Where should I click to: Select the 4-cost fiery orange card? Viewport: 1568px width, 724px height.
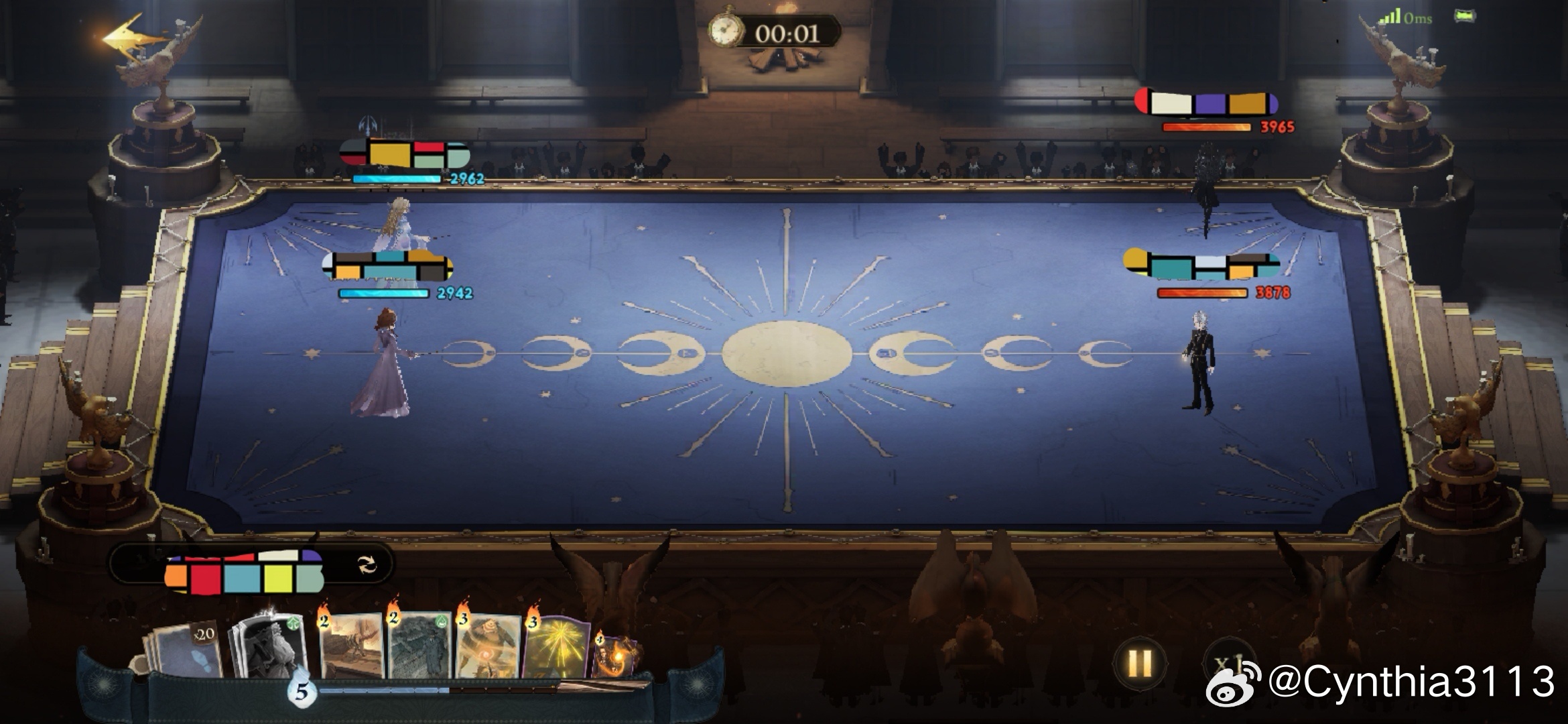click(x=613, y=656)
